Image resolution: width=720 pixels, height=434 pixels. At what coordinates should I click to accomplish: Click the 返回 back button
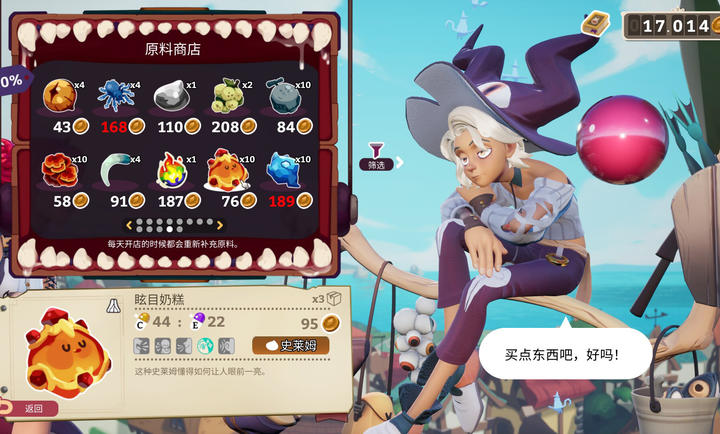click(30, 408)
